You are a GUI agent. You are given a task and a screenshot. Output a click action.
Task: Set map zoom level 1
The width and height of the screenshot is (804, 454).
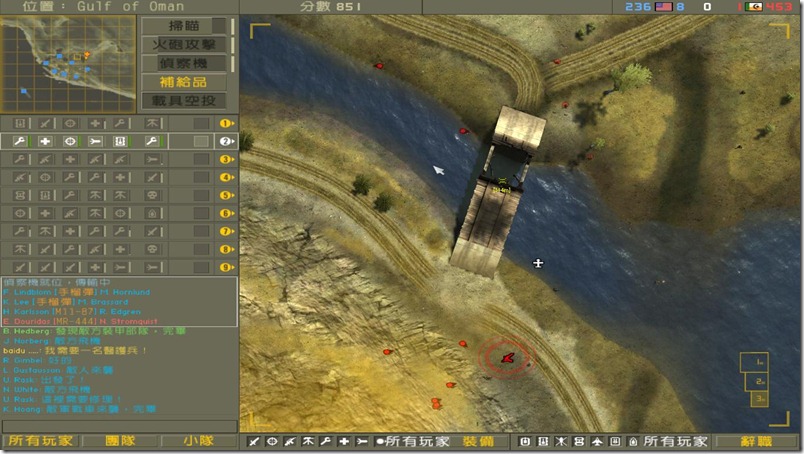[759, 362]
